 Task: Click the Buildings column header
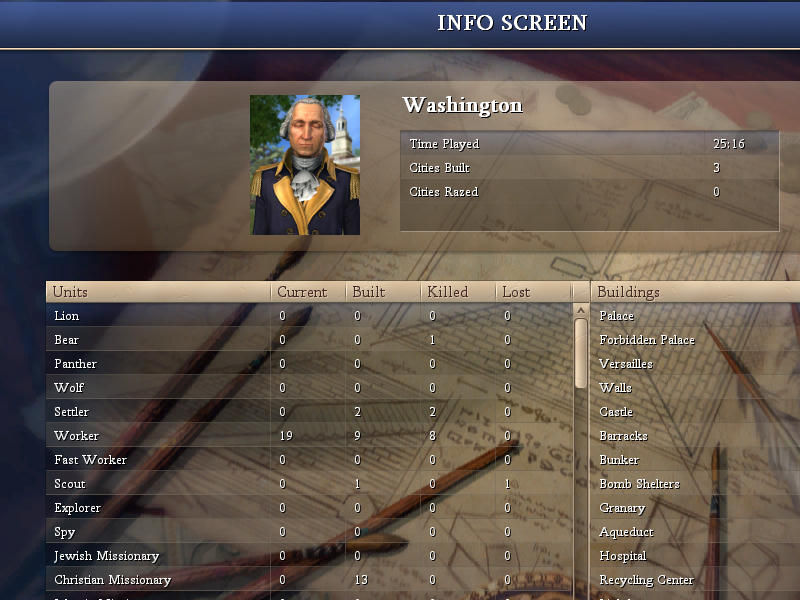695,292
